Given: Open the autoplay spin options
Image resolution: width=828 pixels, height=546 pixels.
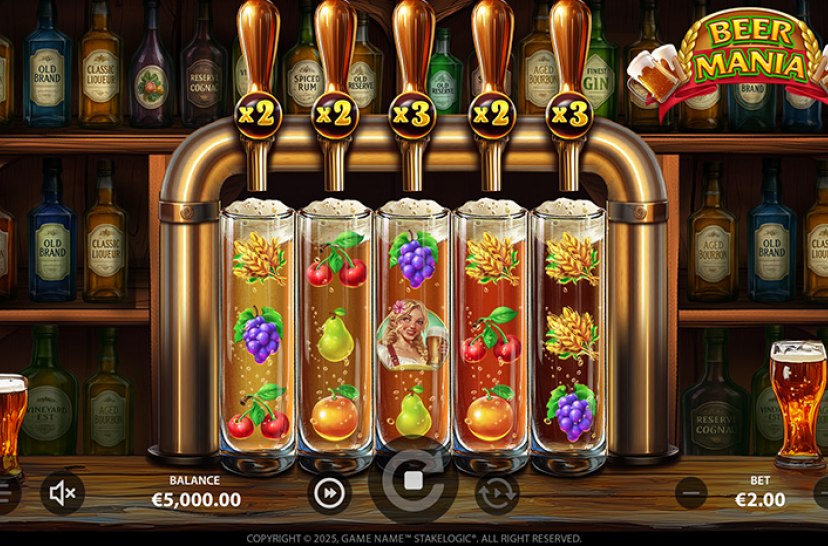Looking at the screenshot, I should [x=497, y=493].
